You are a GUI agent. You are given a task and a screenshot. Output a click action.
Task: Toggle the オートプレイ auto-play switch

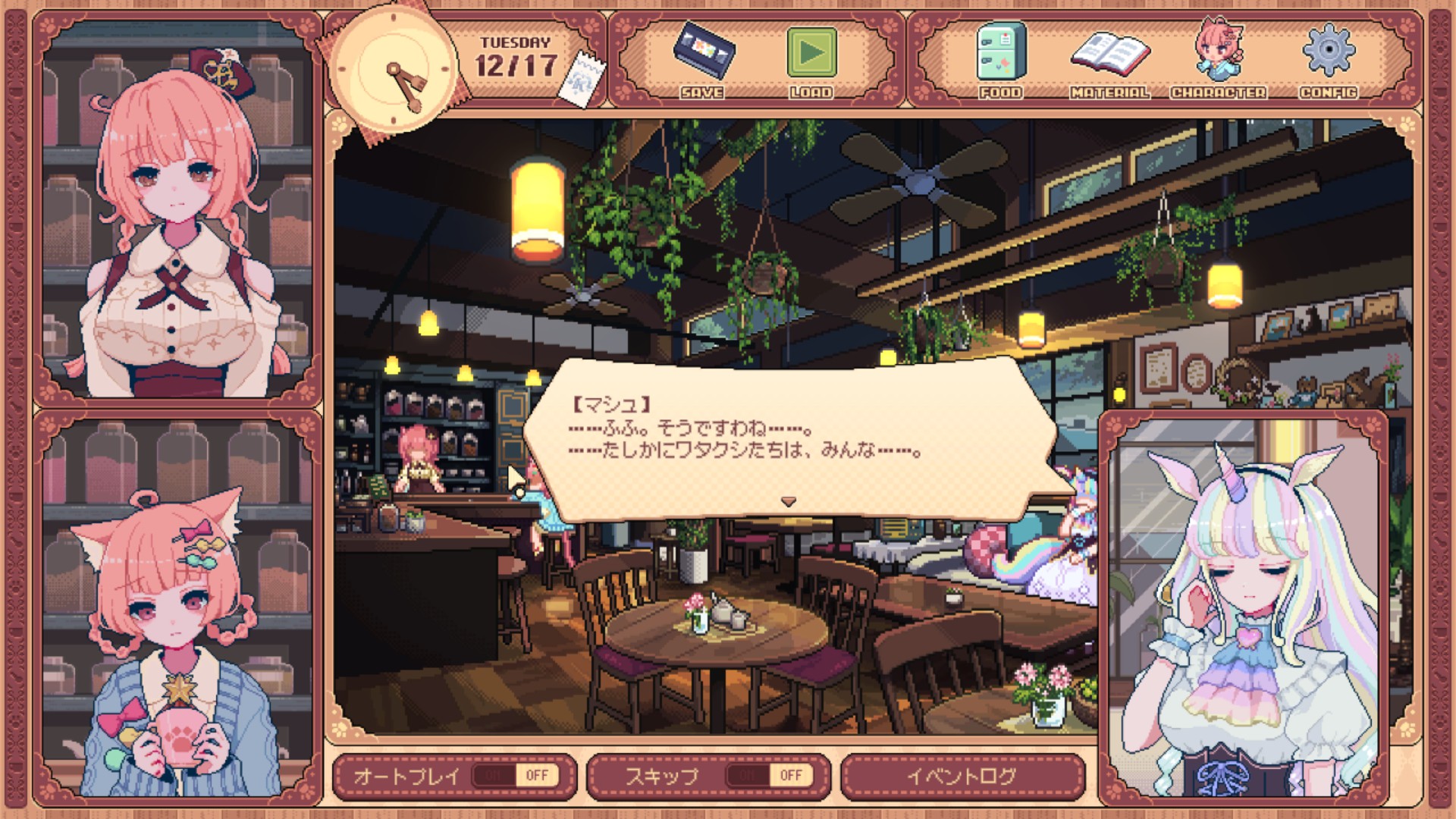pyautogui.click(x=516, y=775)
